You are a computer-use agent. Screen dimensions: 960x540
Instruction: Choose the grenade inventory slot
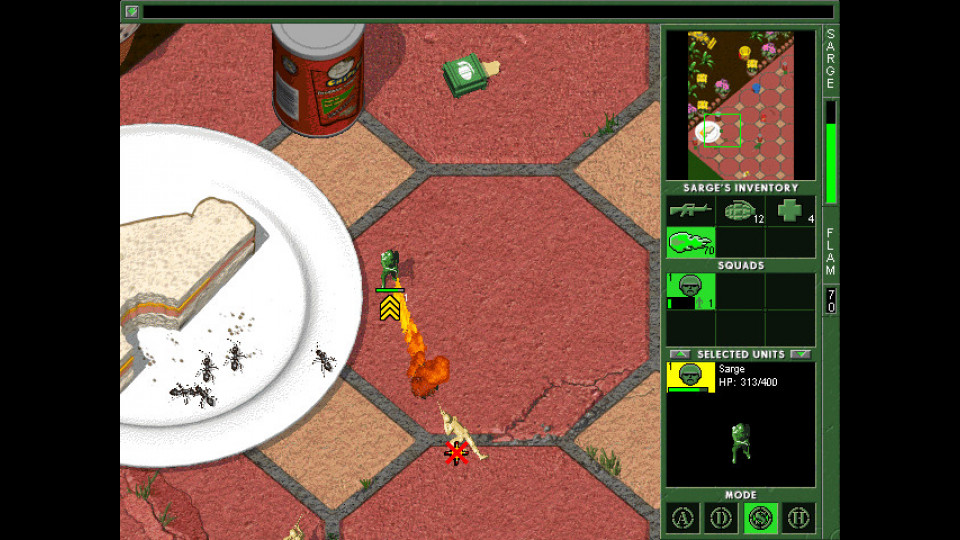point(740,211)
